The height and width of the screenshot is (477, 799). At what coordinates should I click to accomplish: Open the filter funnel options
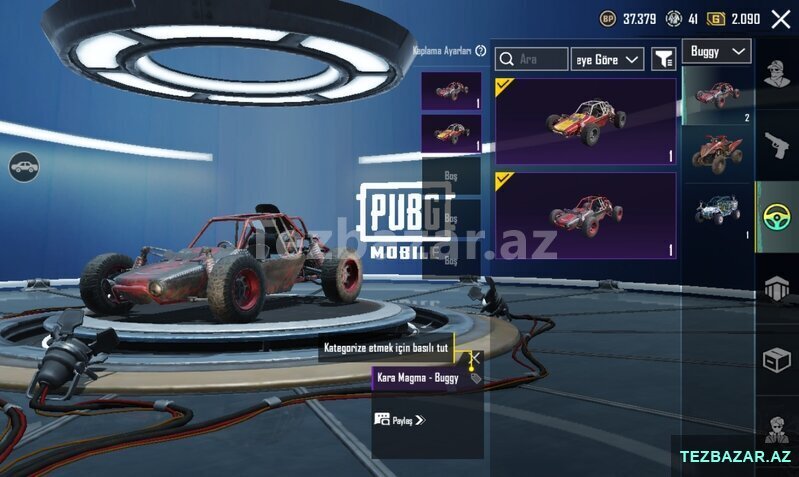(x=663, y=59)
